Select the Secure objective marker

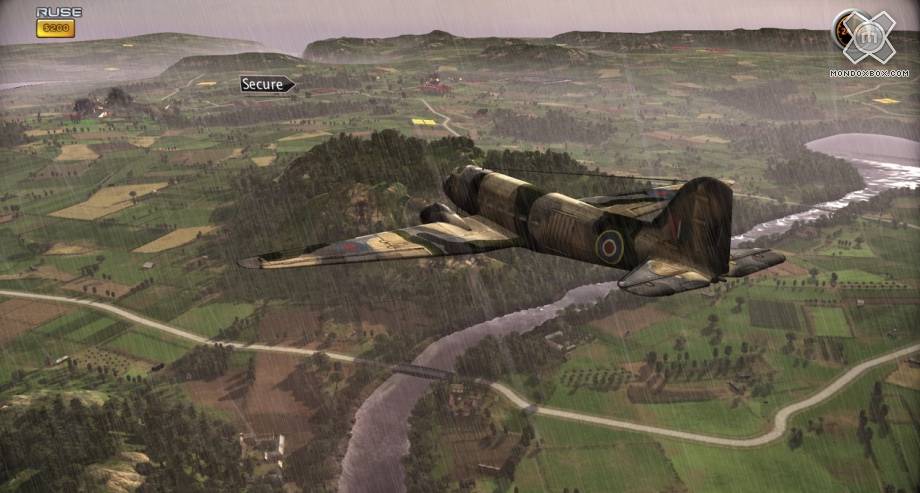click(266, 84)
